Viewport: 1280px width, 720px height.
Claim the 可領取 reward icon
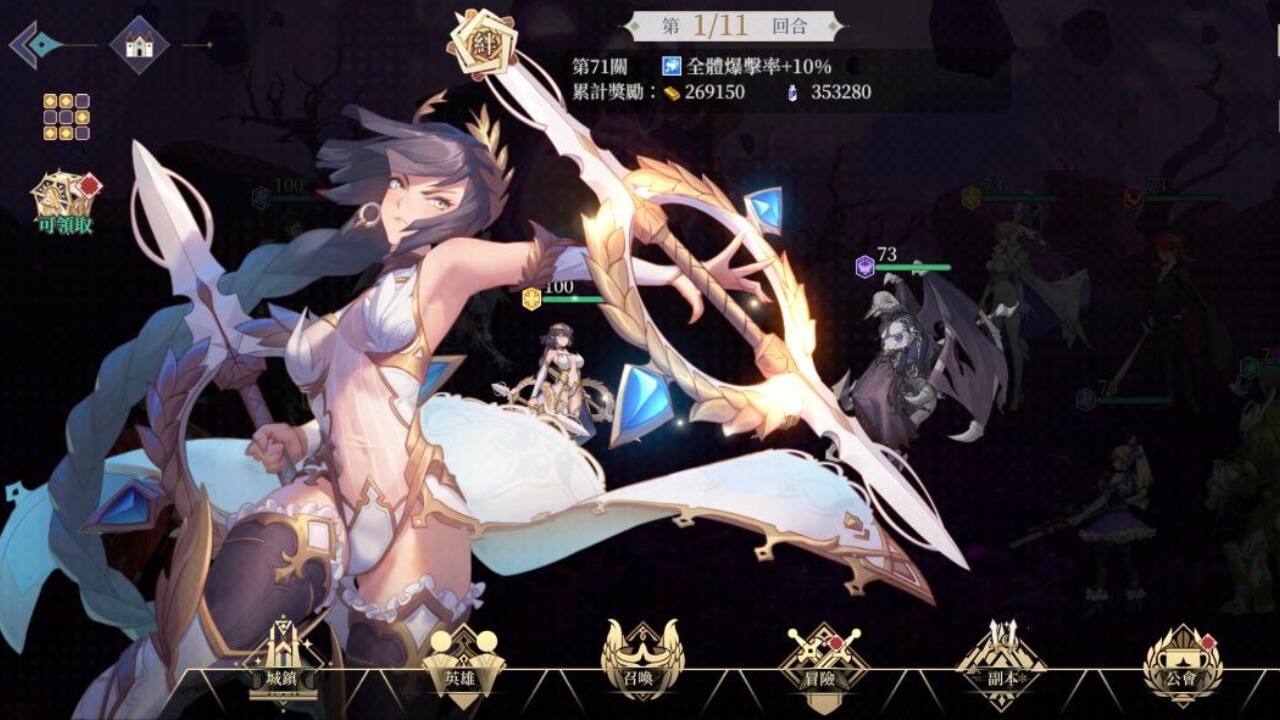click(x=66, y=201)
